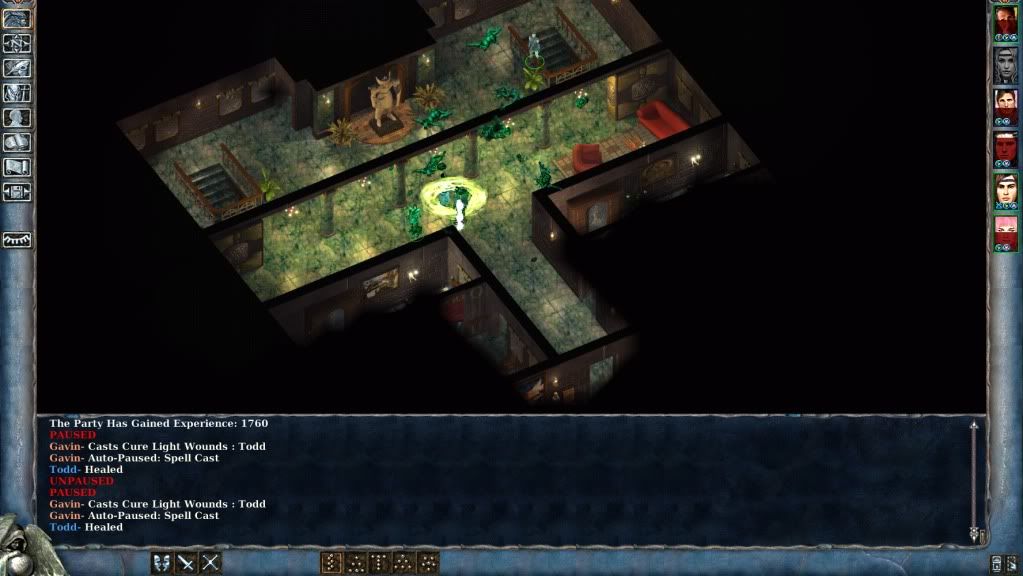Open the journal with the quill icon
This screenshot has height=576, width=1023.
[x=17, y=68]
